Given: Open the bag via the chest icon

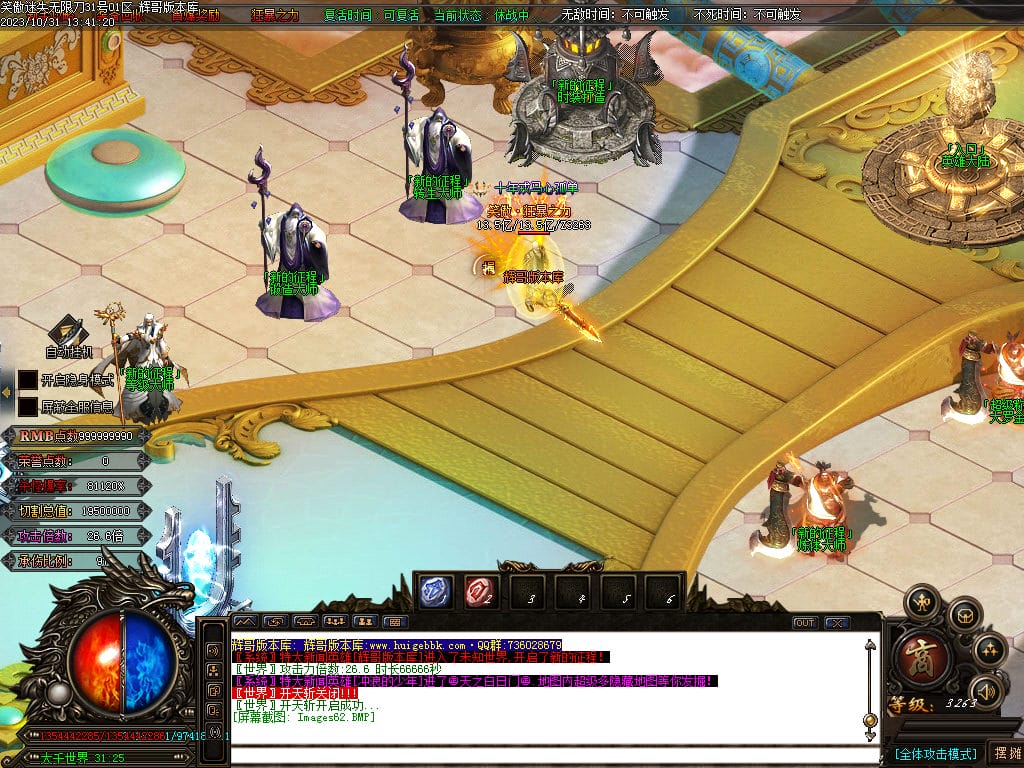Looking at the screenshot, I should tap(965, 614).
